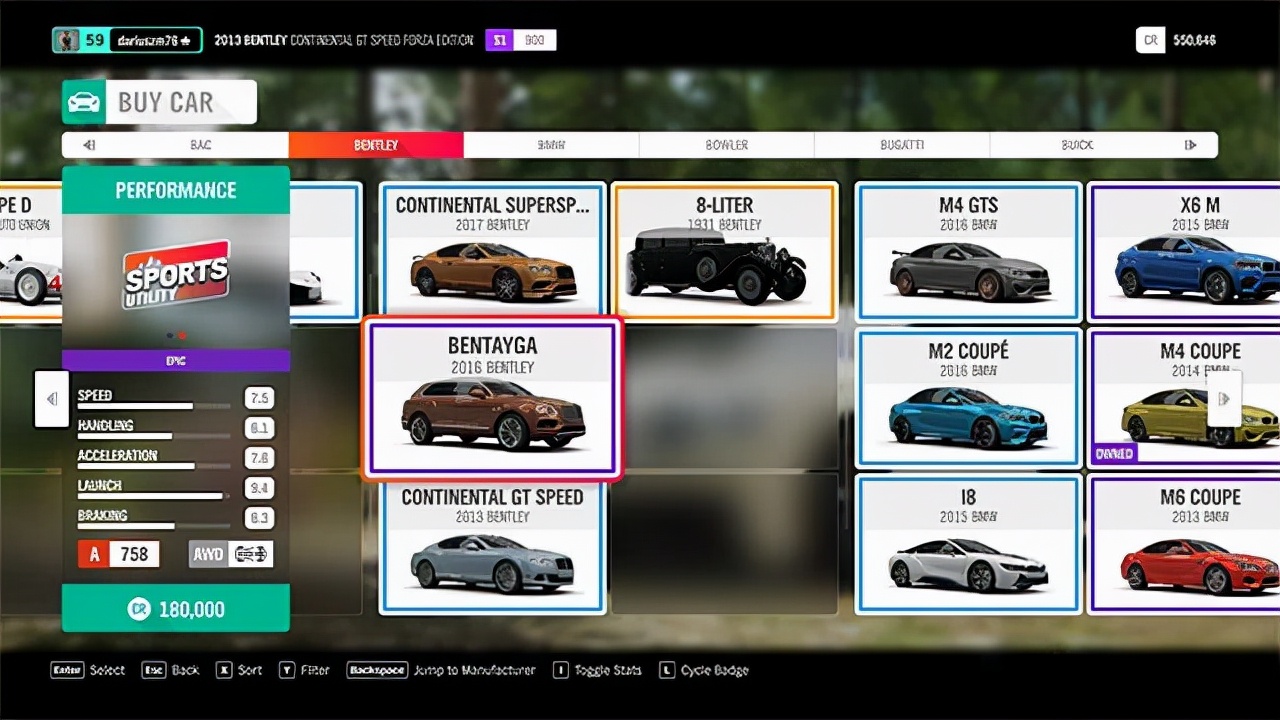Open the BMW manufacturer tab

pyautogui.click(x=551, y=145)
